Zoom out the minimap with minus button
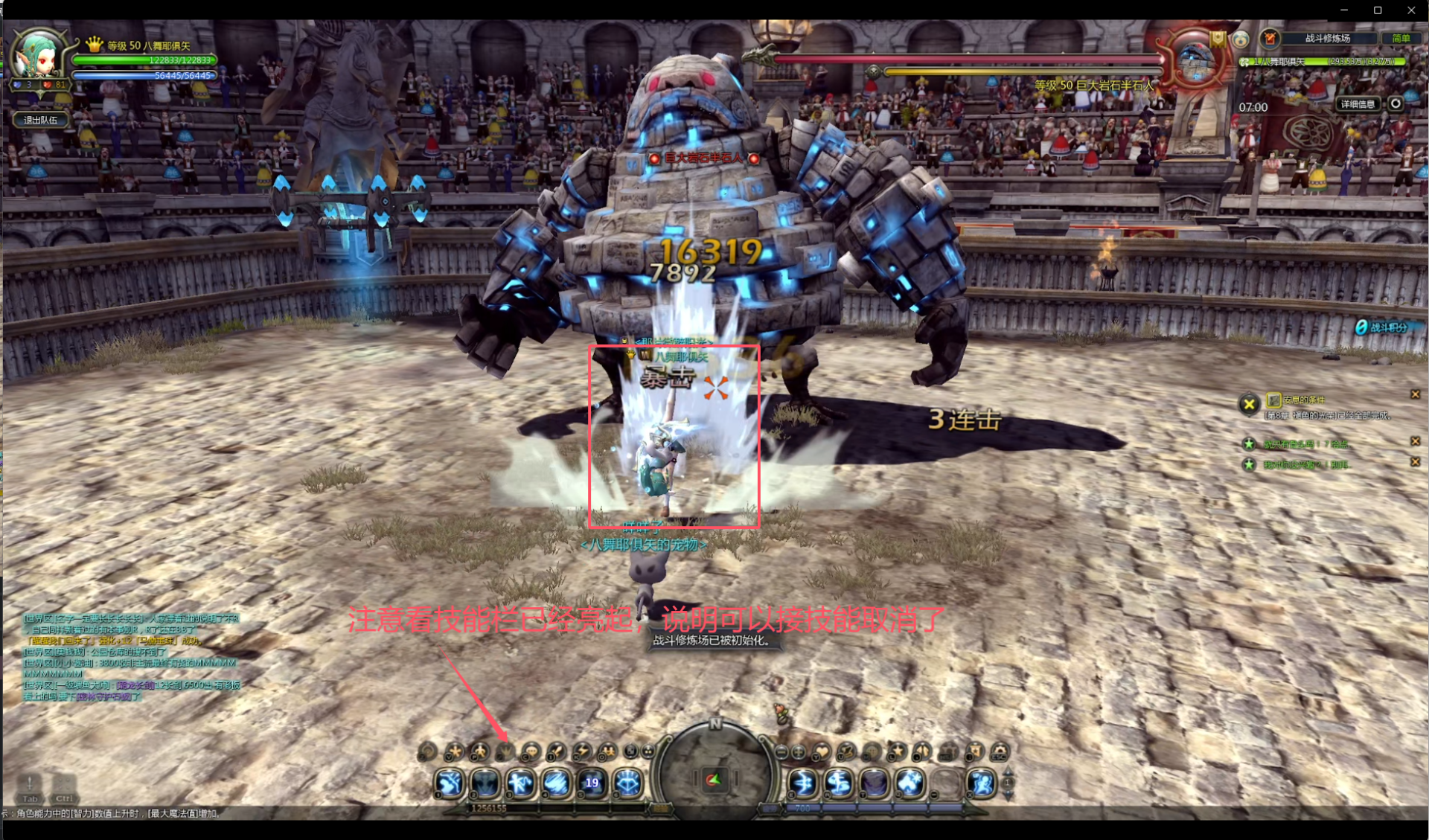Viewport: 1429px width, 840px height. click(781, 752)
